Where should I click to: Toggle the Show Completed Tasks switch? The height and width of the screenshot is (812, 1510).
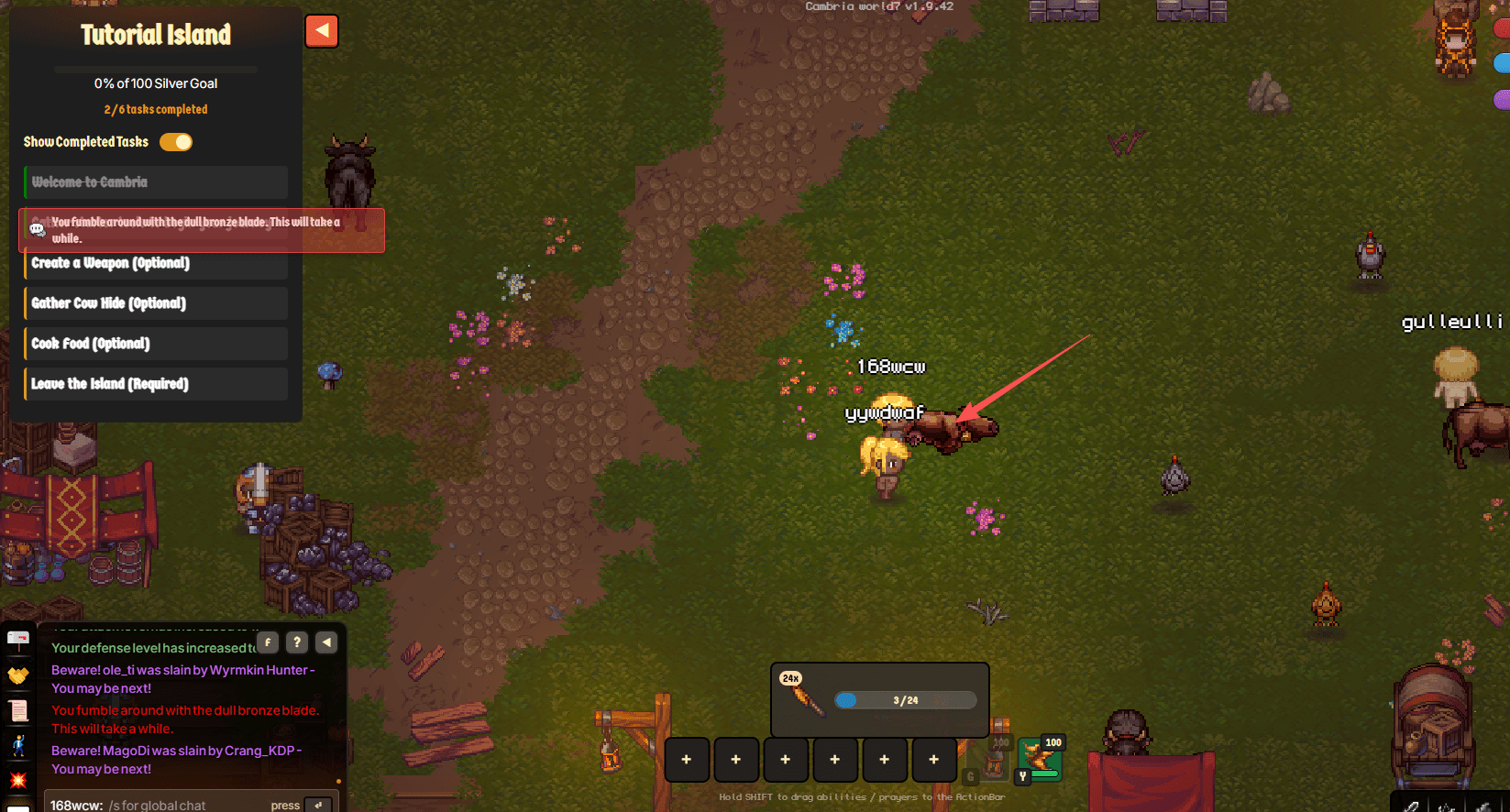tap(176, 142)
